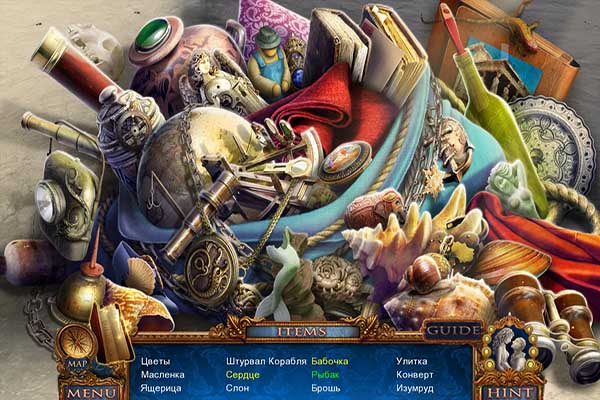
Task: Choose the 'Бабочка' list entry
Action: coord(330,360)
